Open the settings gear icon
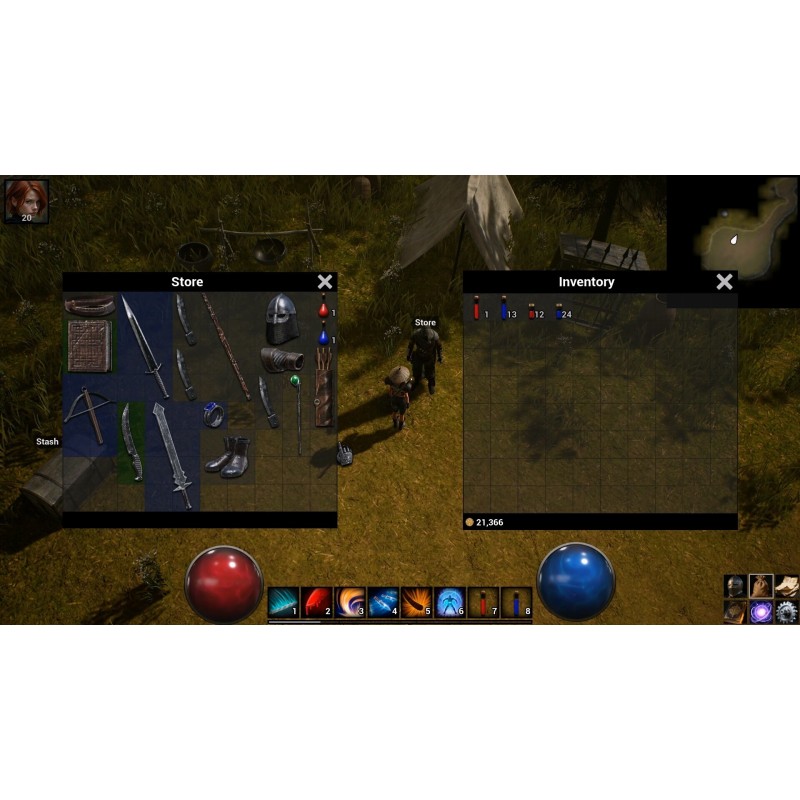The image size is (800, 800). tap(786, 612)
